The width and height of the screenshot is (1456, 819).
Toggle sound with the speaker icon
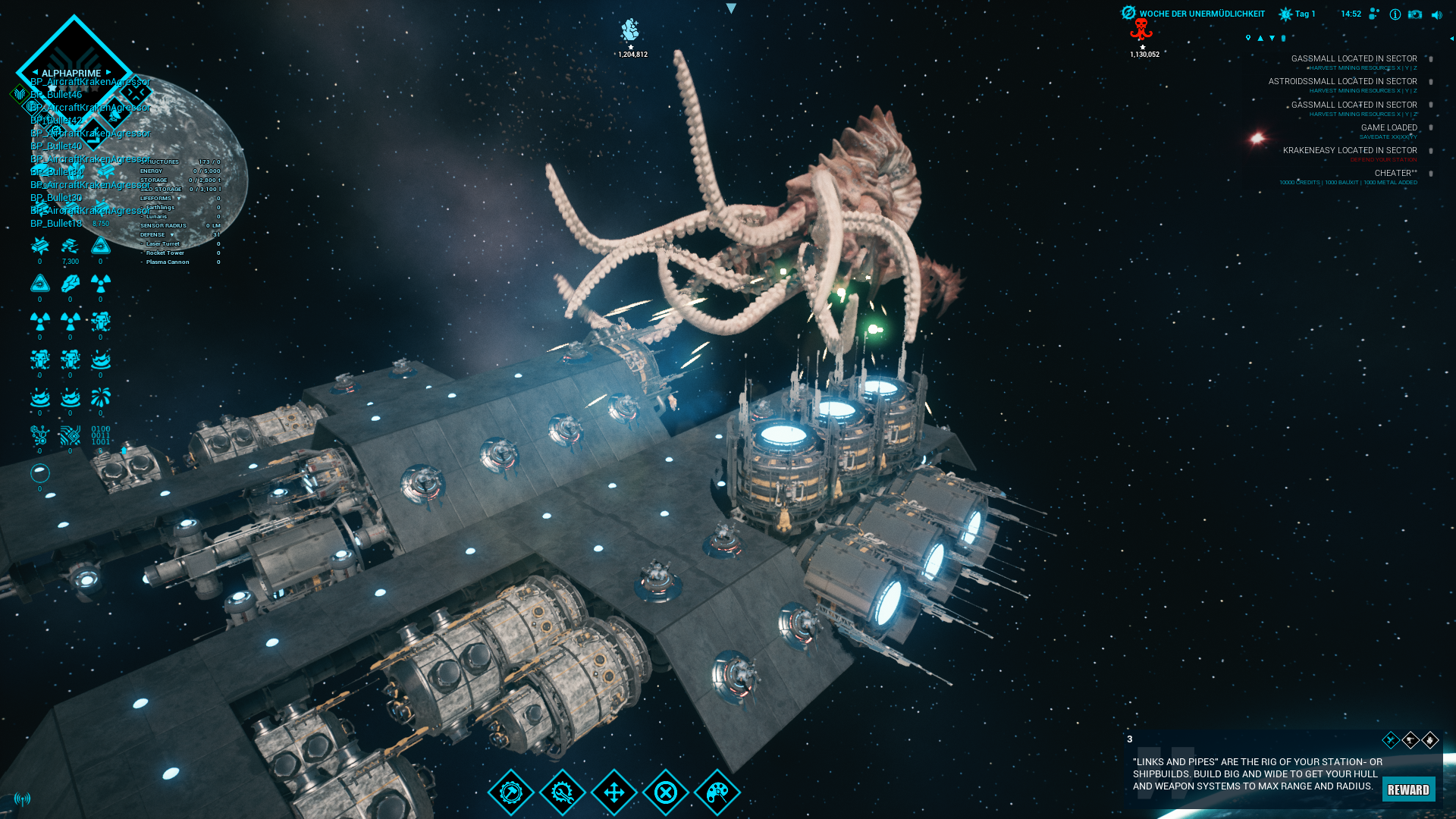point(1436,14)
